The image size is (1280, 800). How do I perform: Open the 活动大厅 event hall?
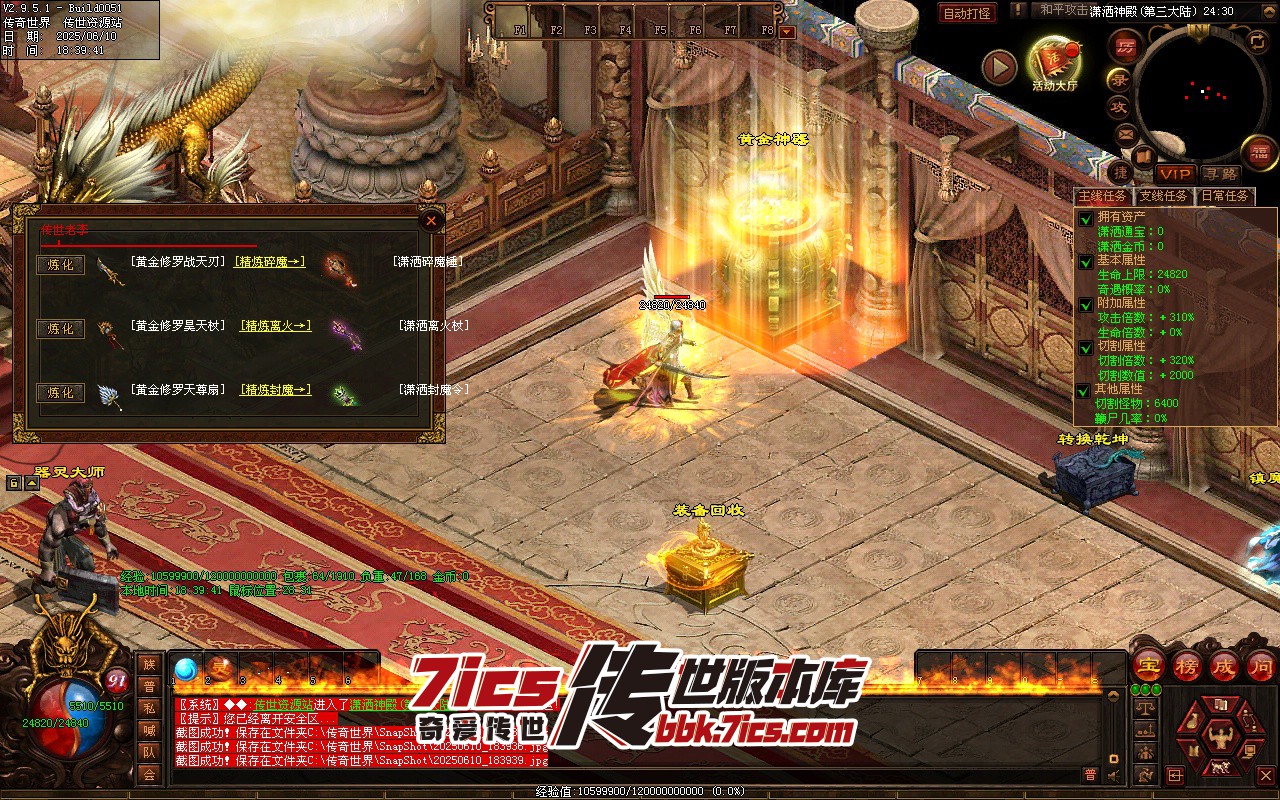(1054, 62)
